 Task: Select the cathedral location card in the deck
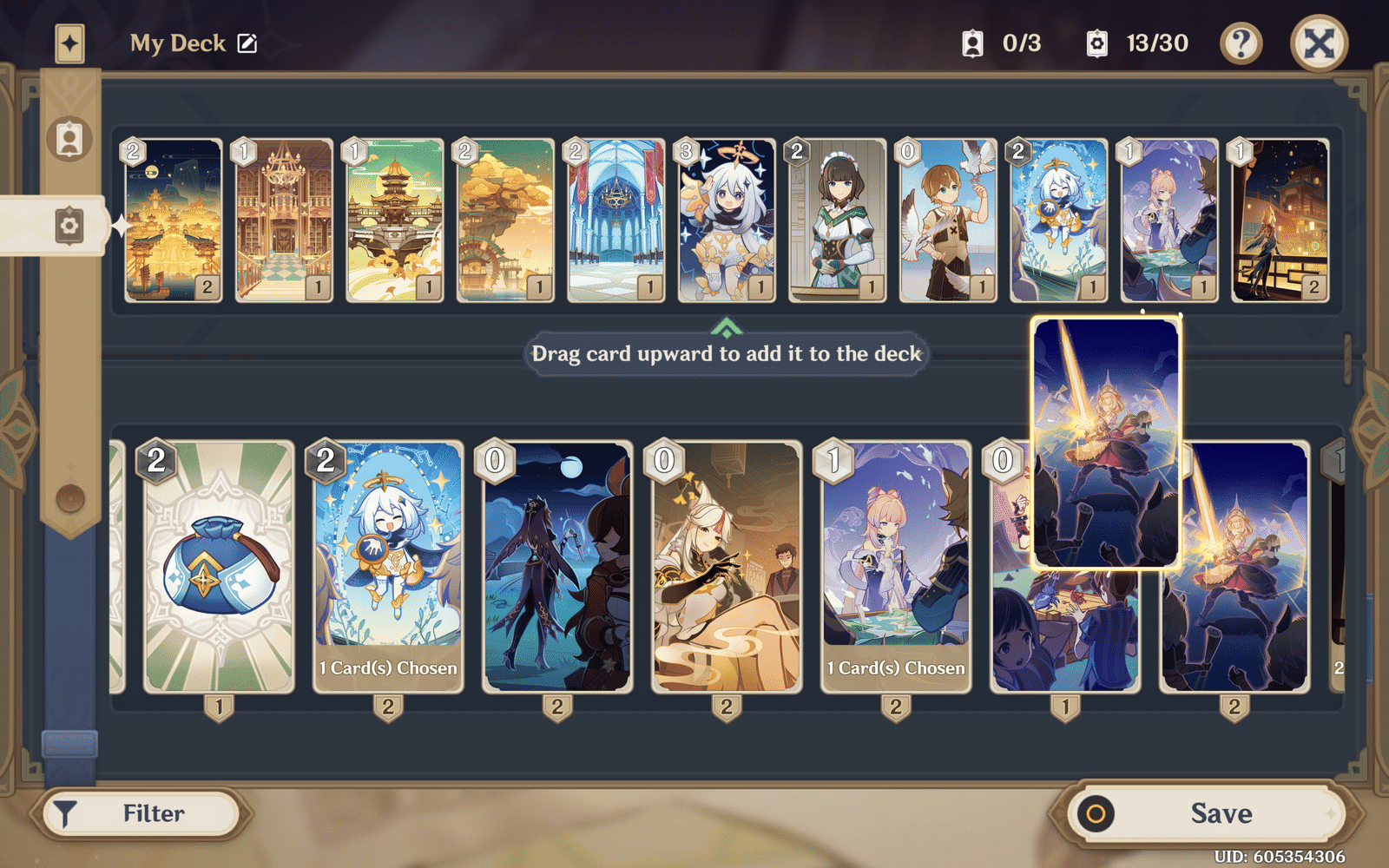click(x=615, y=219)
